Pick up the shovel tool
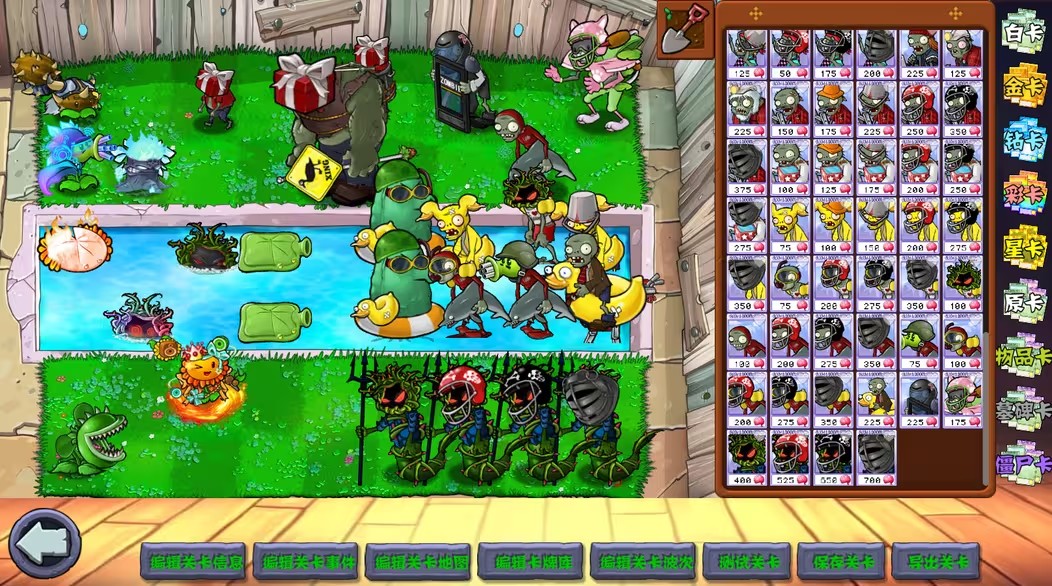 pos(685,30)
